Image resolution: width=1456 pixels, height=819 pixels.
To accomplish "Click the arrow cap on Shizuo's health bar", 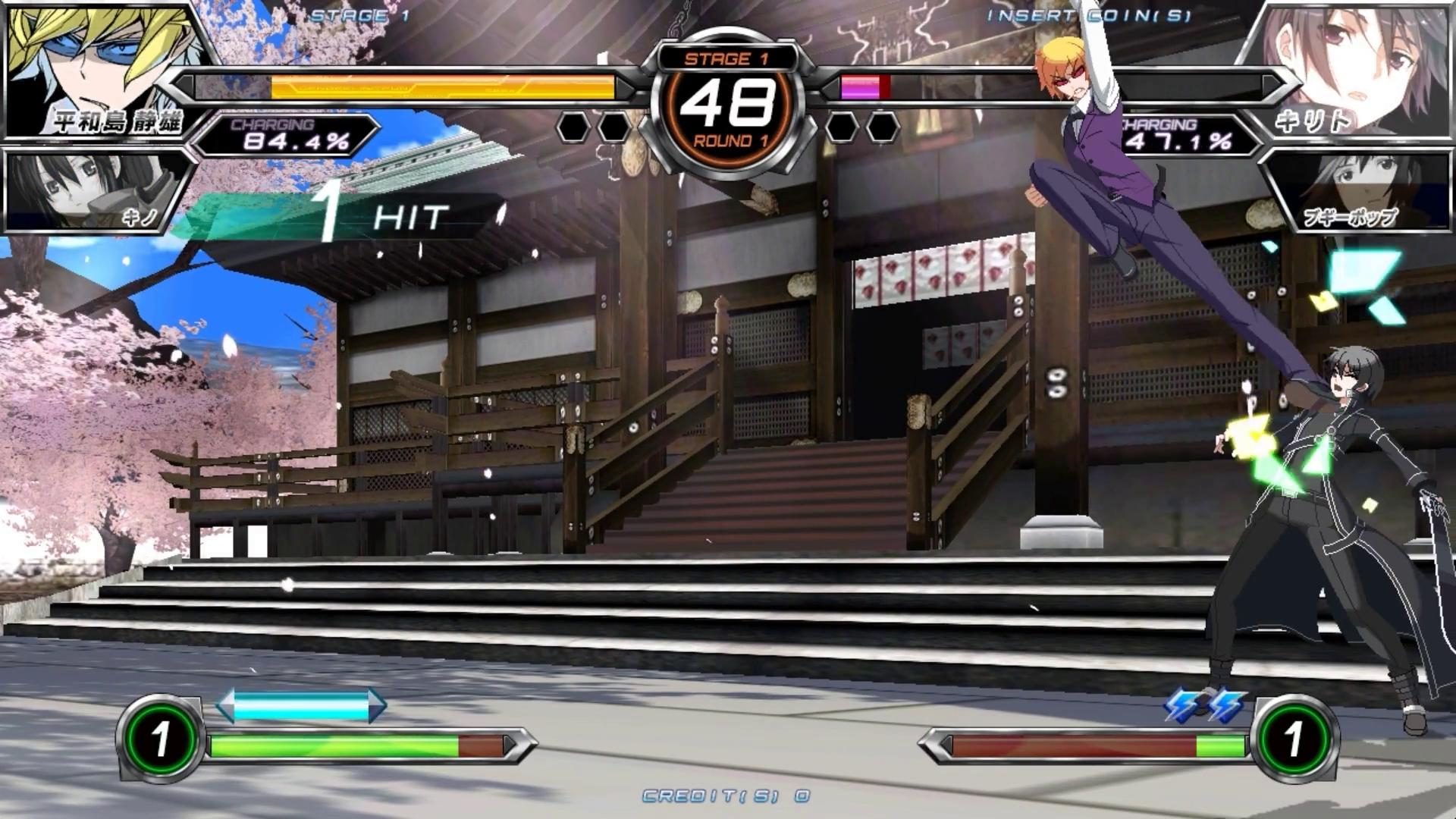I will [186, 87].
